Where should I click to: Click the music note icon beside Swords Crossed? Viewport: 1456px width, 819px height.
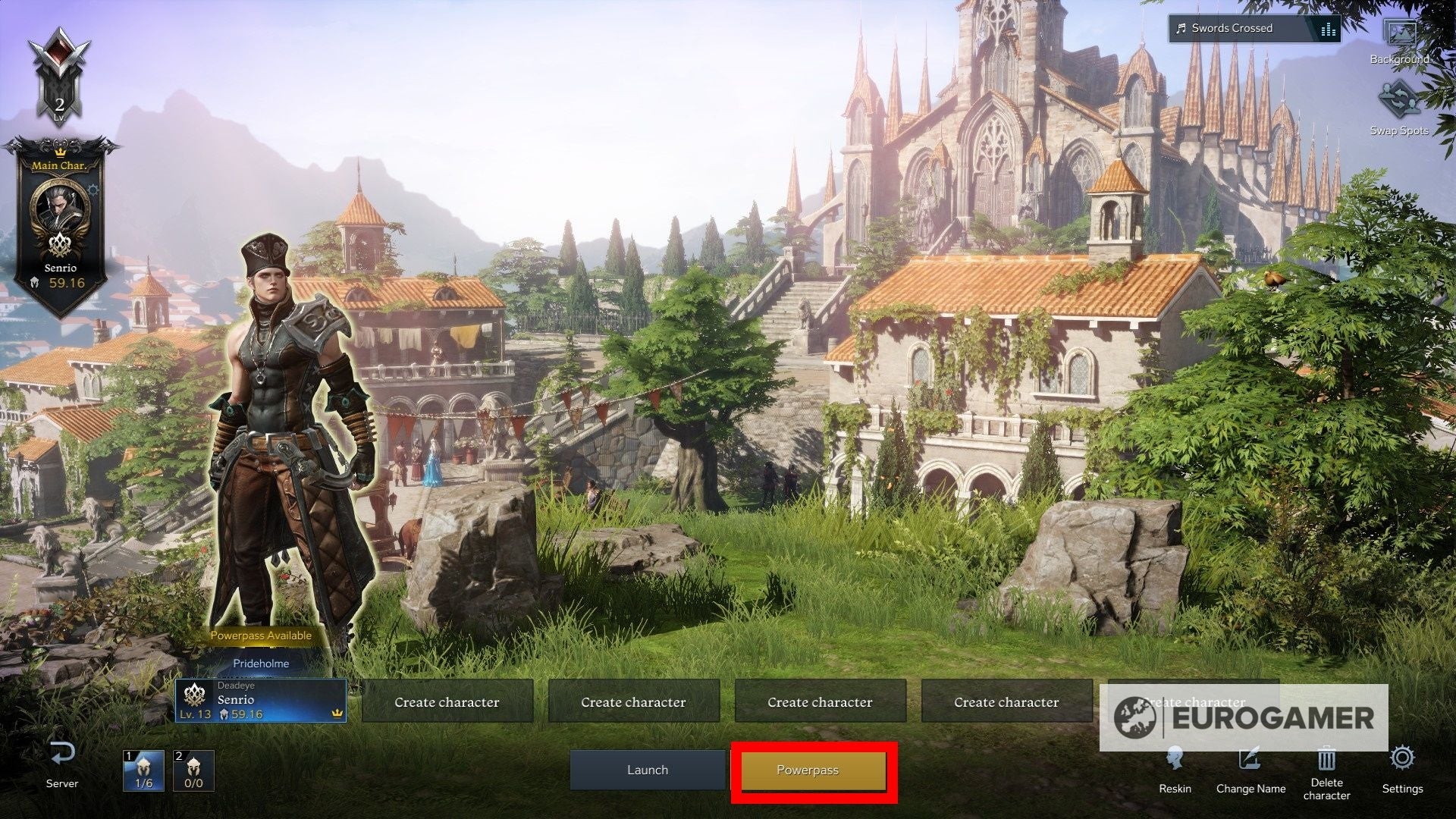[x=1181, y=28]
